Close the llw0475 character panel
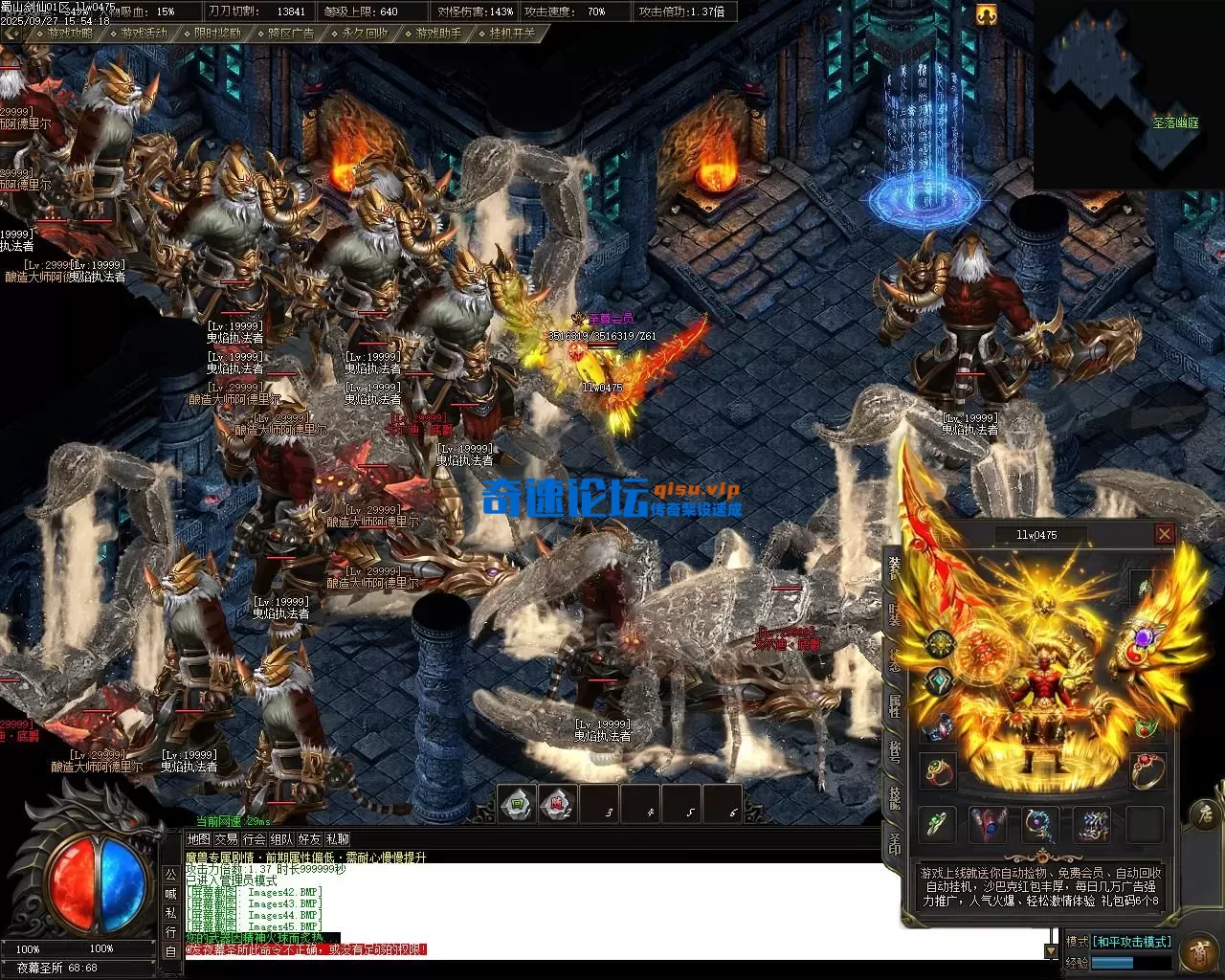This screenshot has height=980, width=1225. (1164, 534)
